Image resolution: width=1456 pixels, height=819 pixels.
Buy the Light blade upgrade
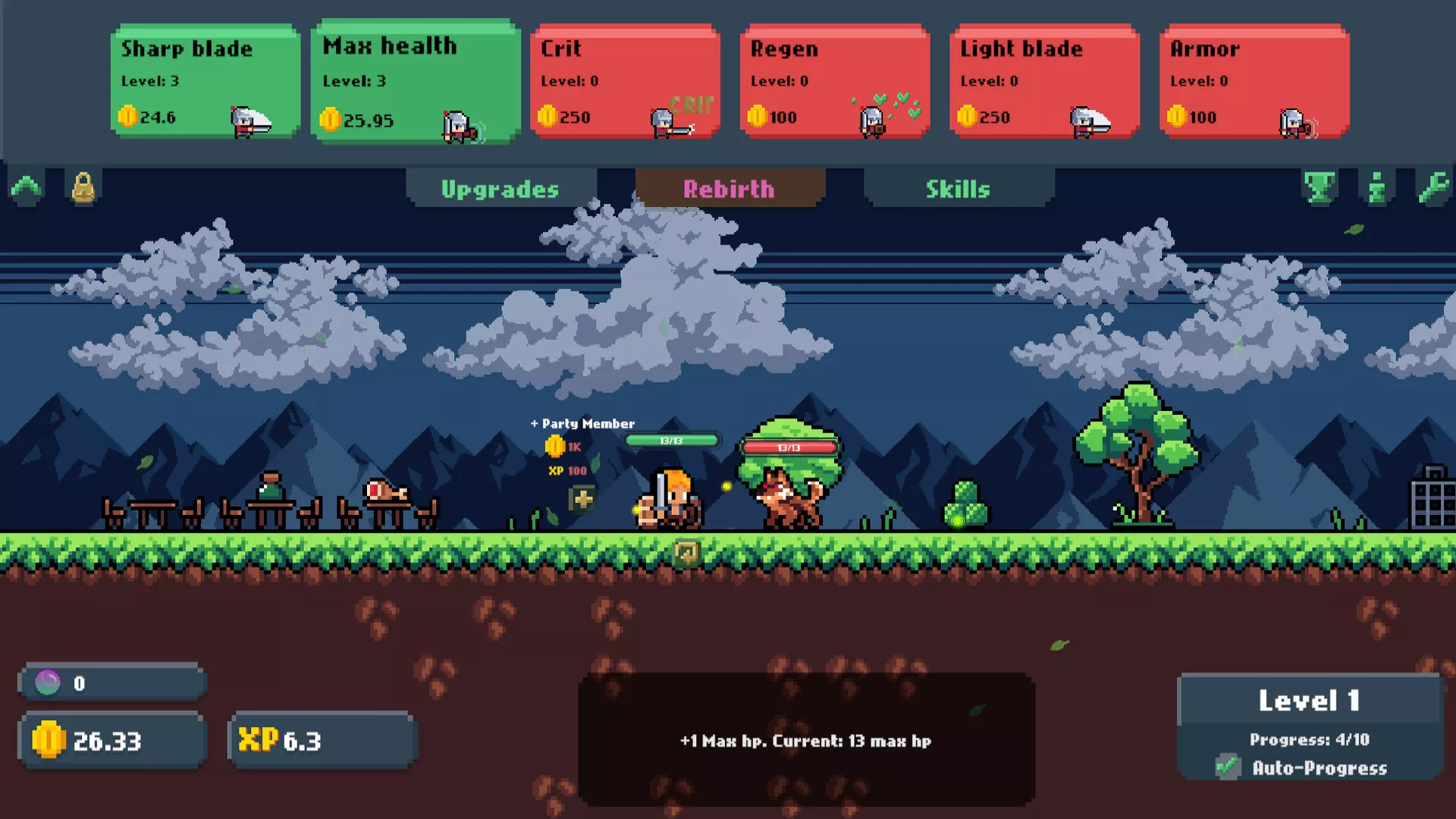[x=1044, y=81]
